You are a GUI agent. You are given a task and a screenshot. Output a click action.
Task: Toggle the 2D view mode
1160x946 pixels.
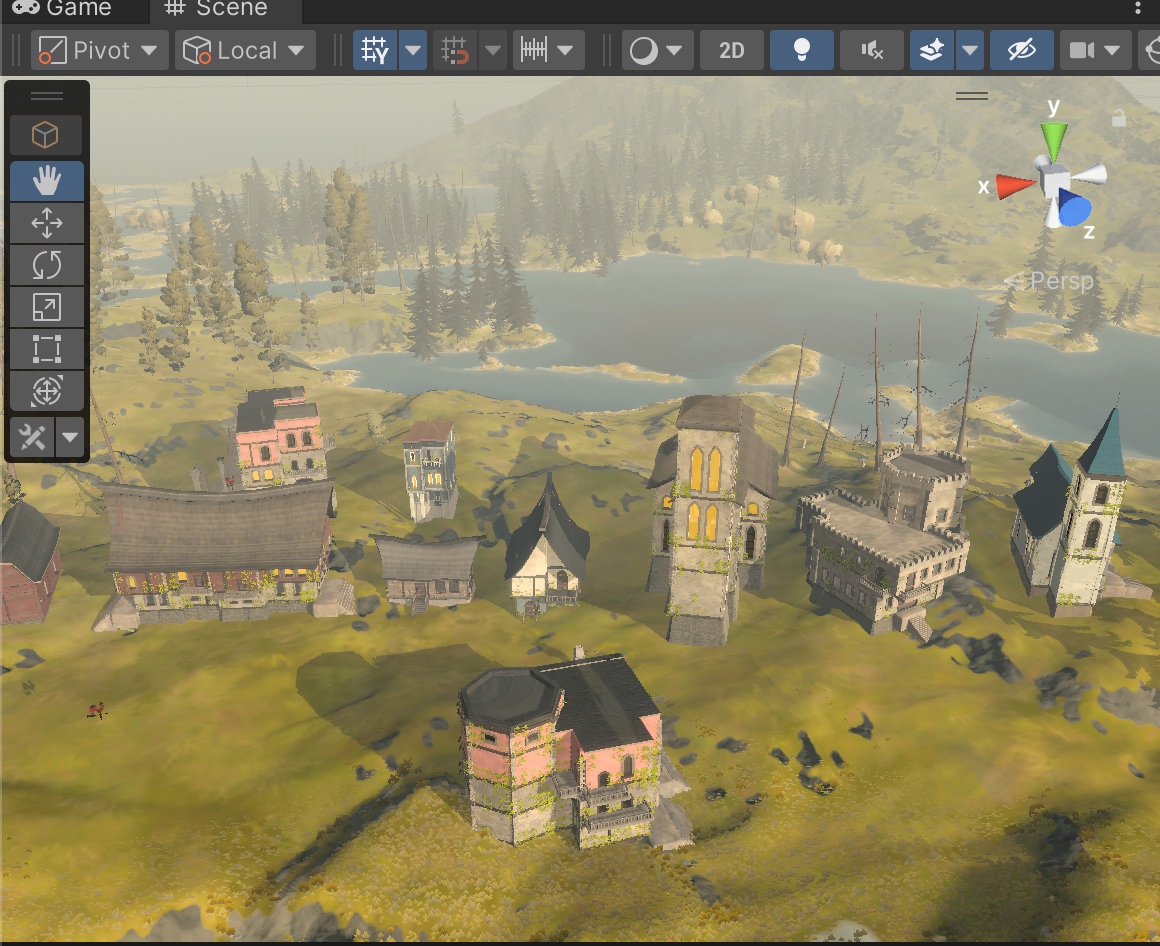[x=732, y=50]
